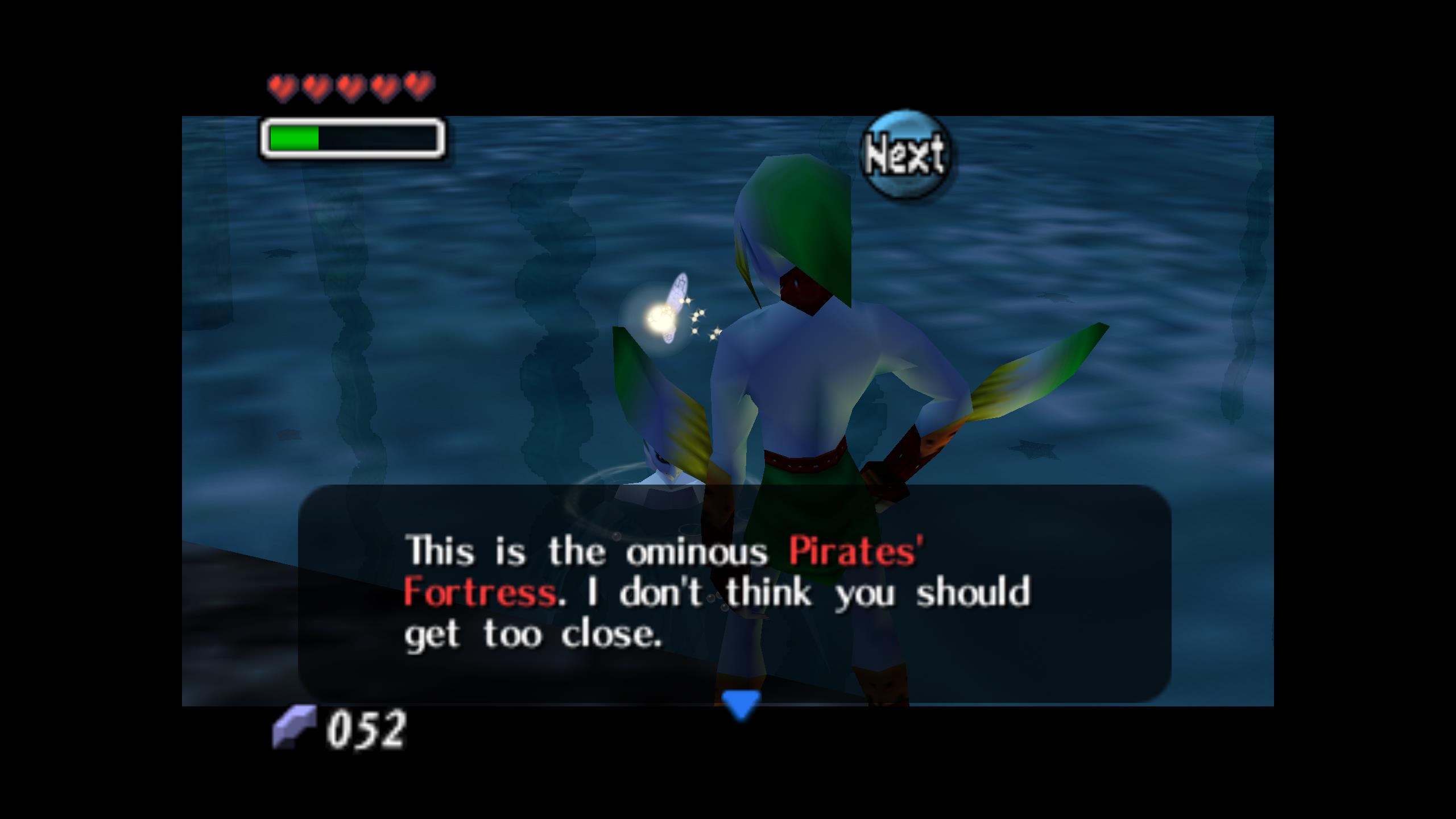Click the blue Next action button

pos(905,155)
